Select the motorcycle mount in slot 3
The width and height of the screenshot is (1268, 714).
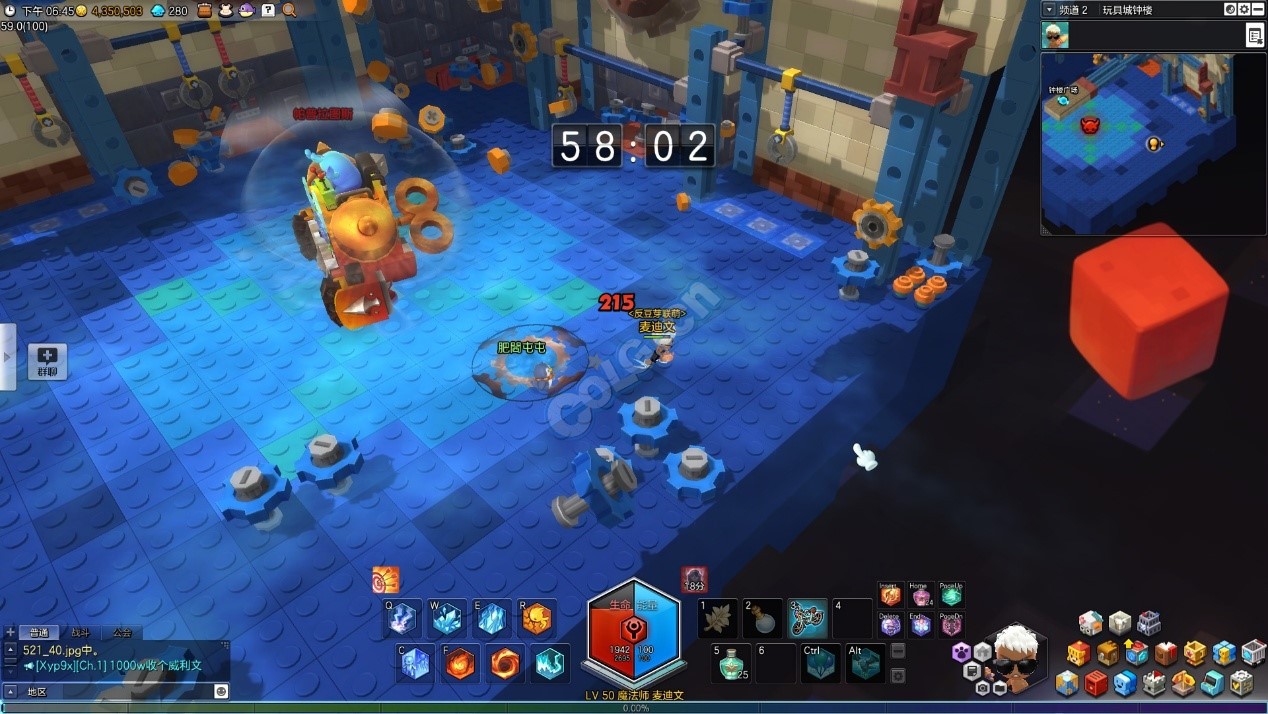807,619
